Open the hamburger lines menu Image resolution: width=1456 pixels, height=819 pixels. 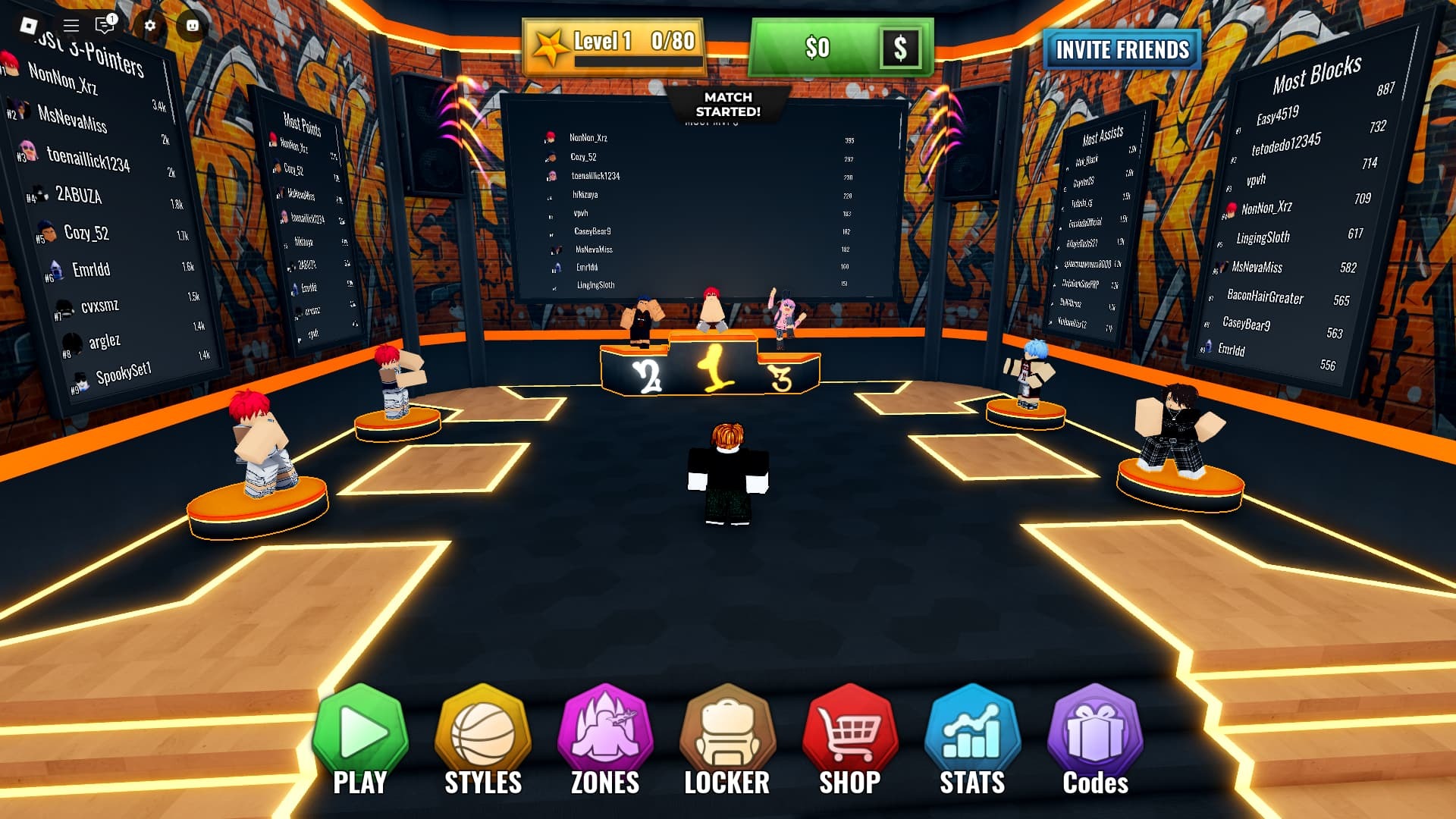coord(71,26)
